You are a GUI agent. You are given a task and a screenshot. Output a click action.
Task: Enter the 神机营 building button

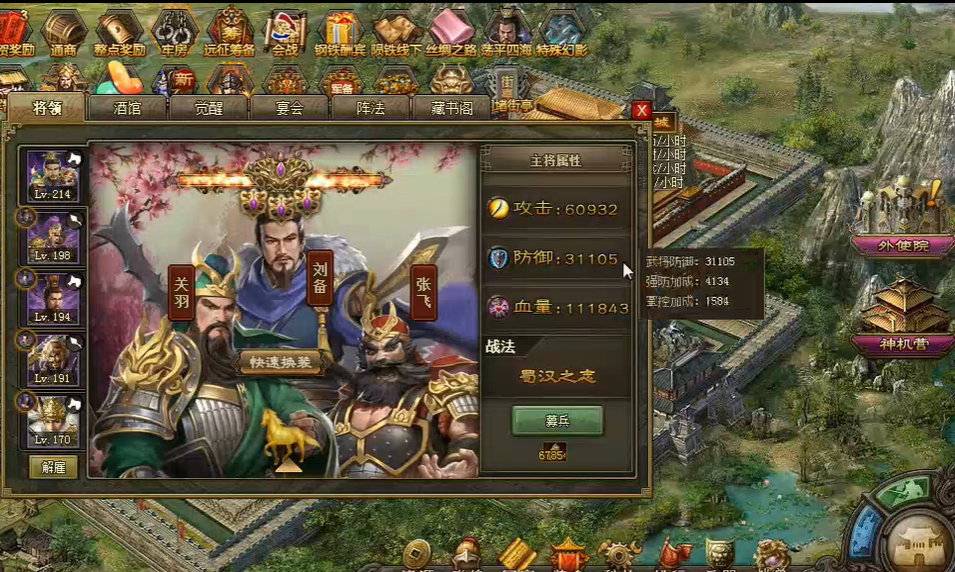[901, 345]
